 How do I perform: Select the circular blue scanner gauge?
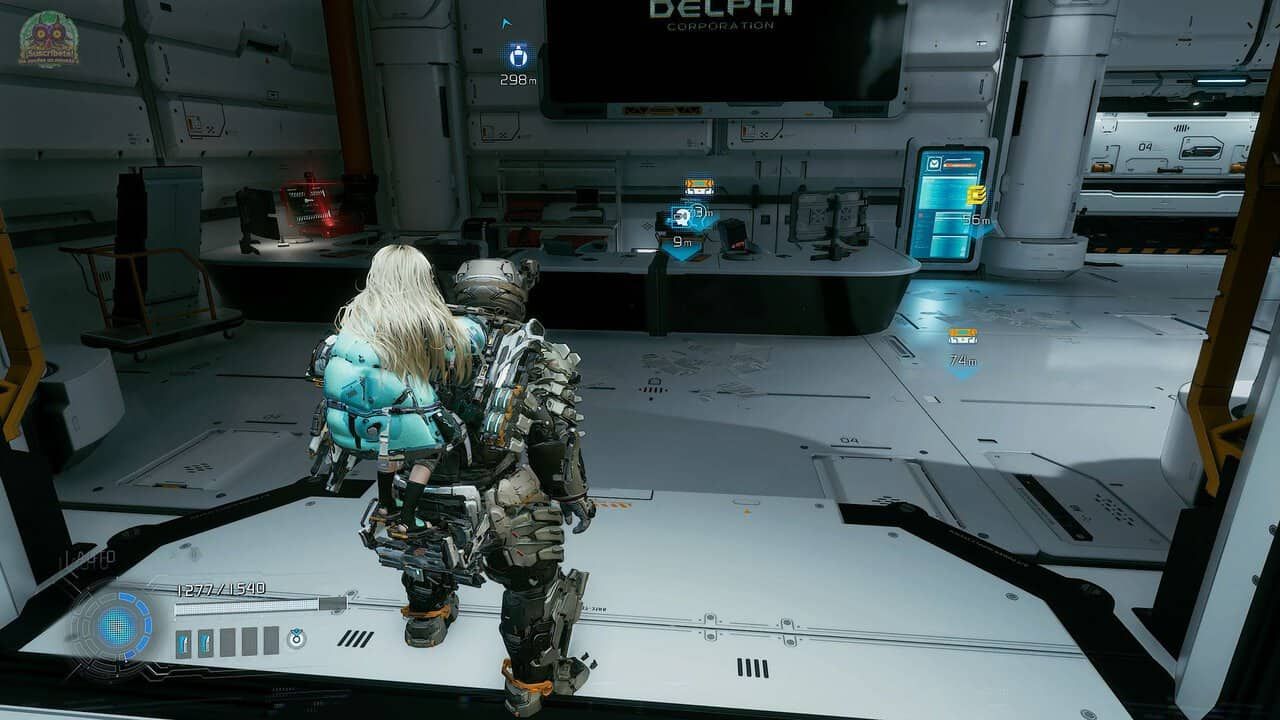(116, 627)
